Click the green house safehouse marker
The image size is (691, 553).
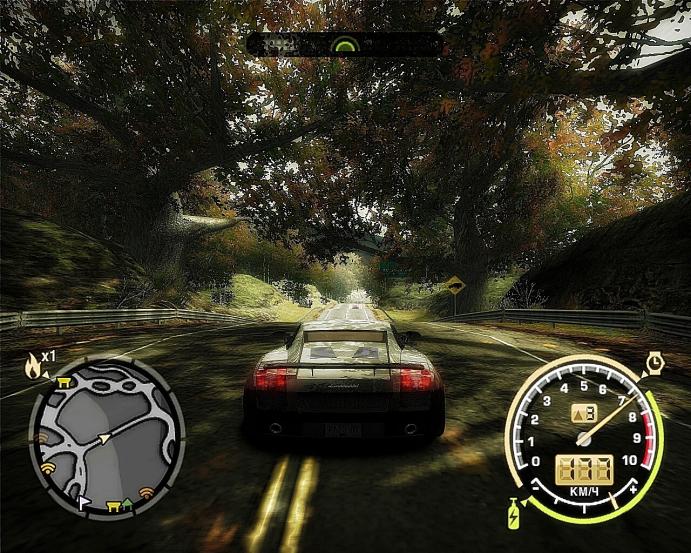[127, 503]
